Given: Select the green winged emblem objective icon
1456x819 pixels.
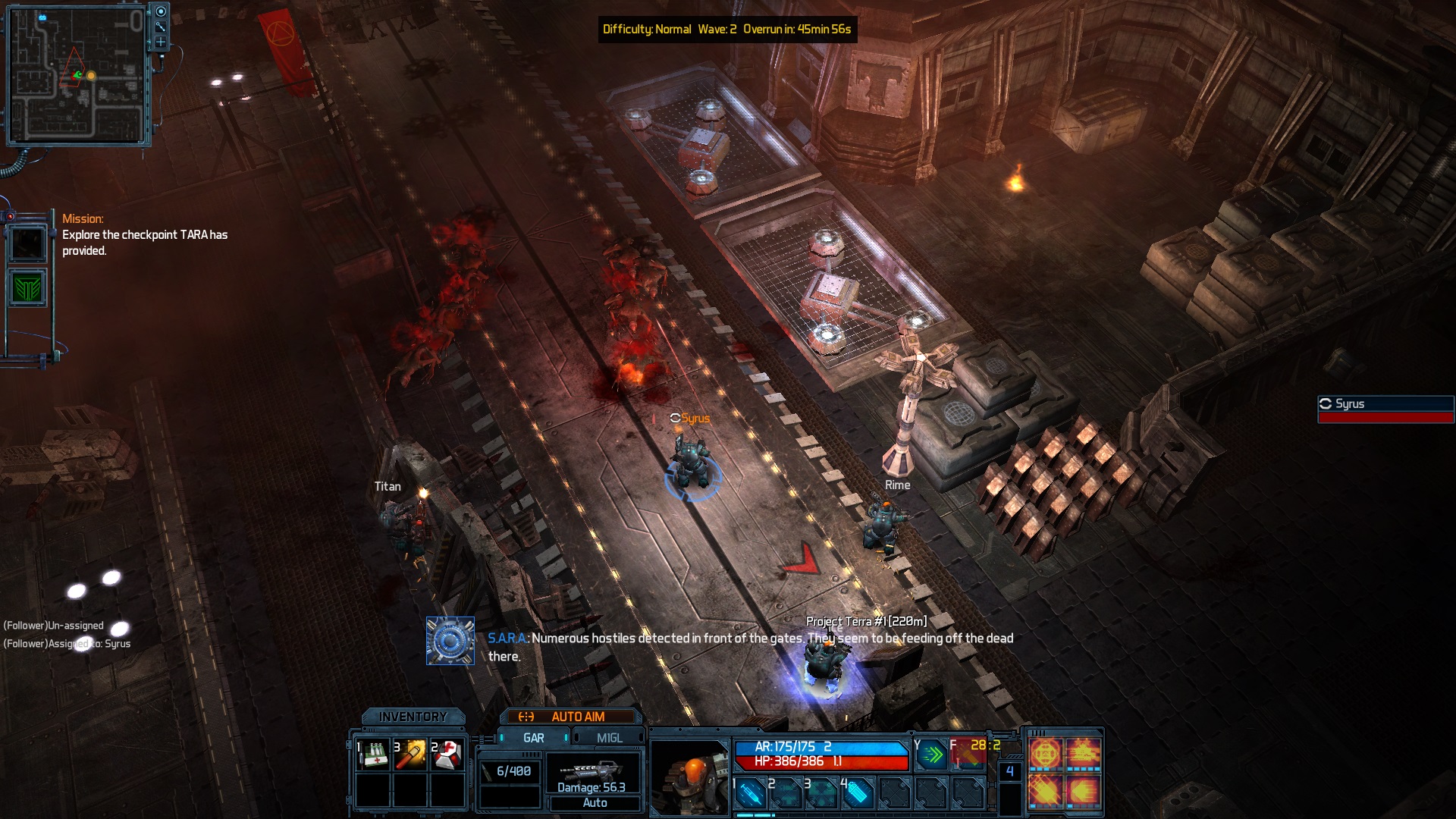Looking at the screenshot, I should point(28,288).
